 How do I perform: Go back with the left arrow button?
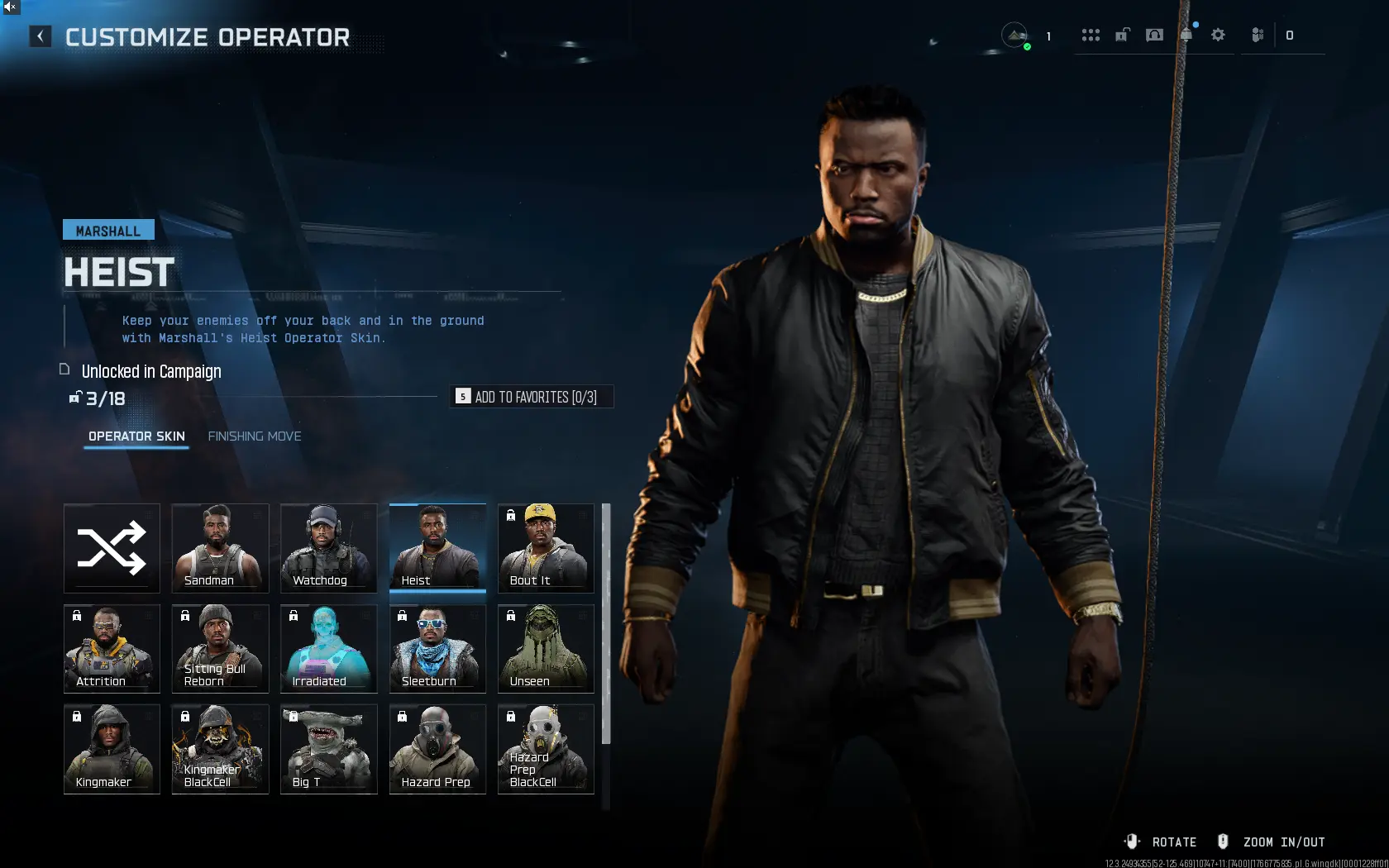(x=40, y=36)
